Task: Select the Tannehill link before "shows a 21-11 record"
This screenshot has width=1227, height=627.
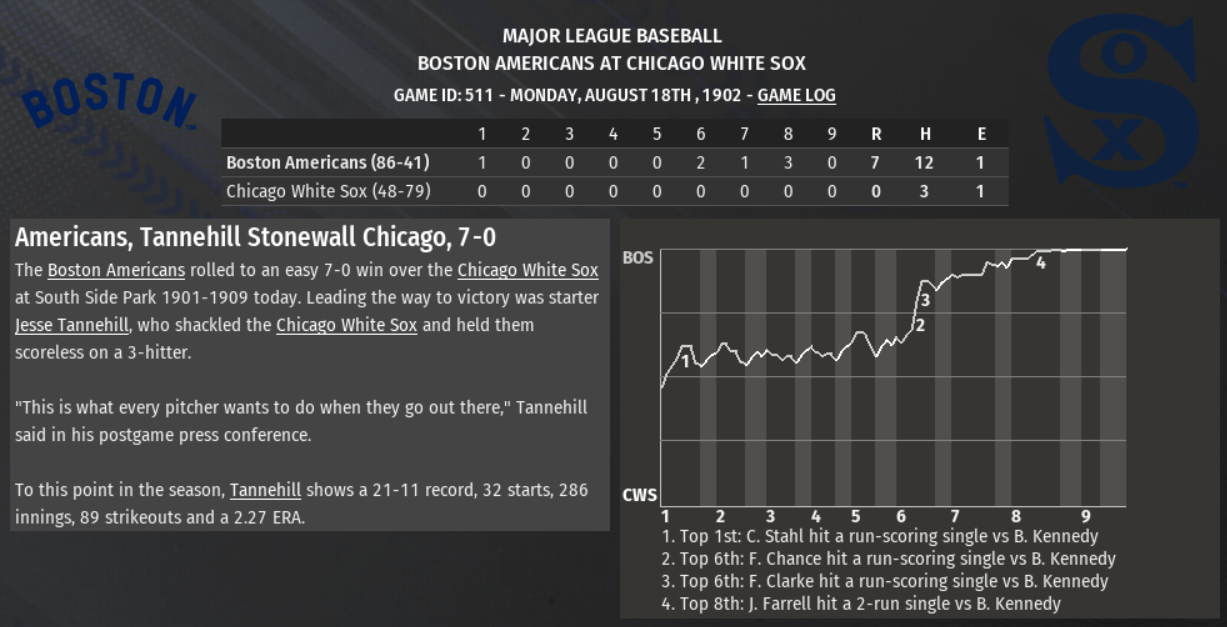Action: click(265, 490)
